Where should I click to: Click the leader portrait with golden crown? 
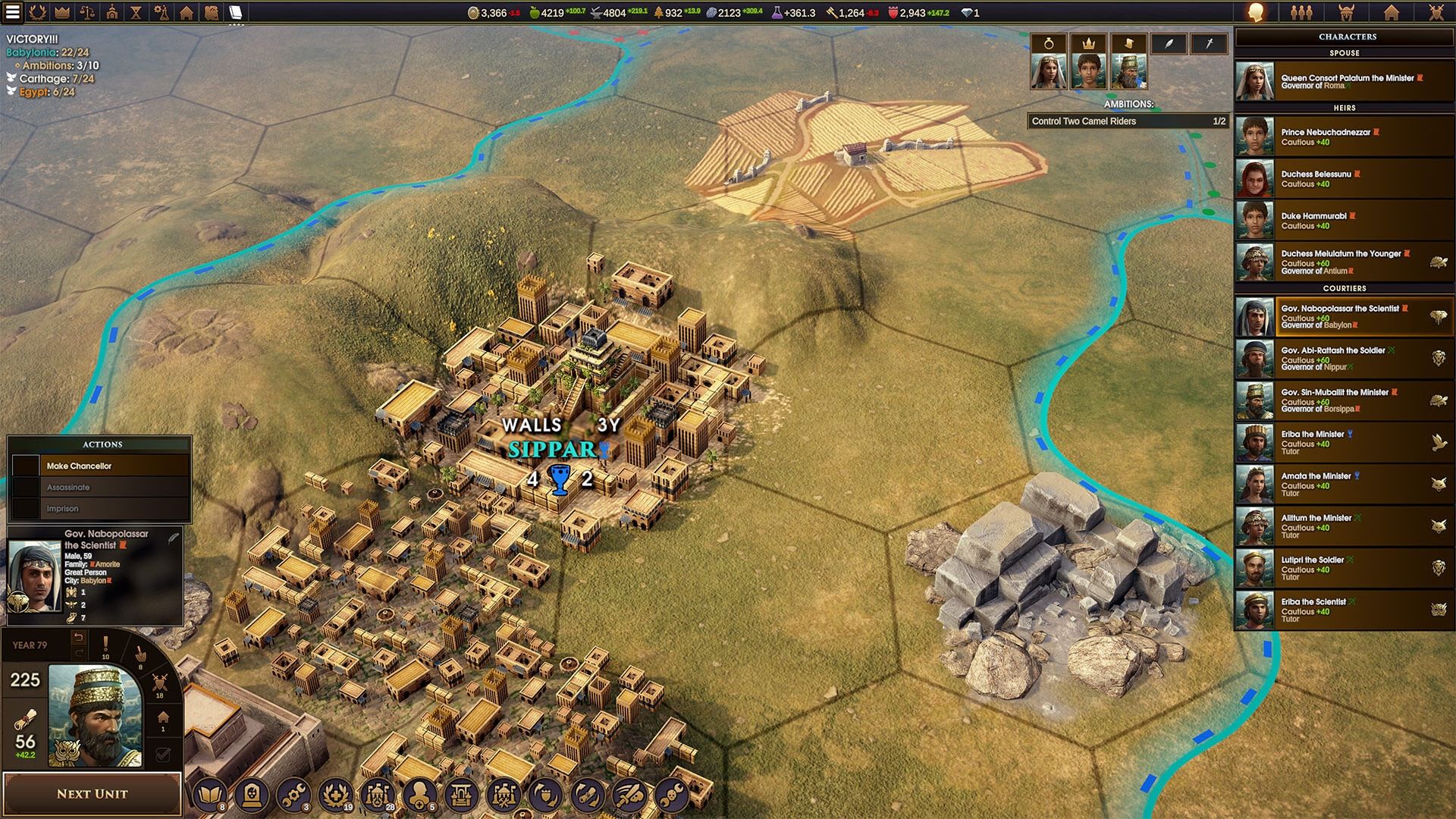(x=96, y=716)
